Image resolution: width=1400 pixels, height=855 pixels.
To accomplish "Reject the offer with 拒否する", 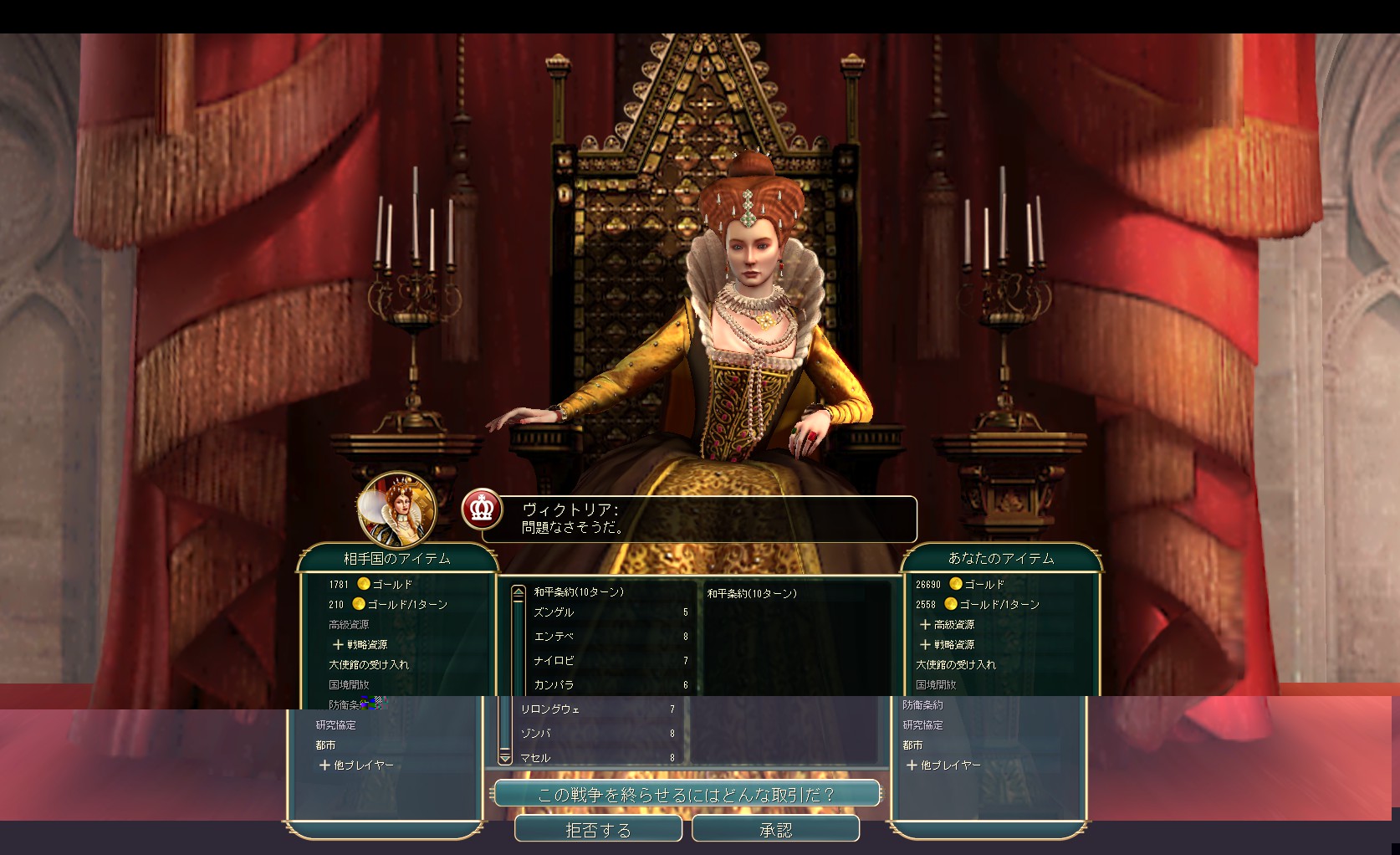I will pos(598,830).
